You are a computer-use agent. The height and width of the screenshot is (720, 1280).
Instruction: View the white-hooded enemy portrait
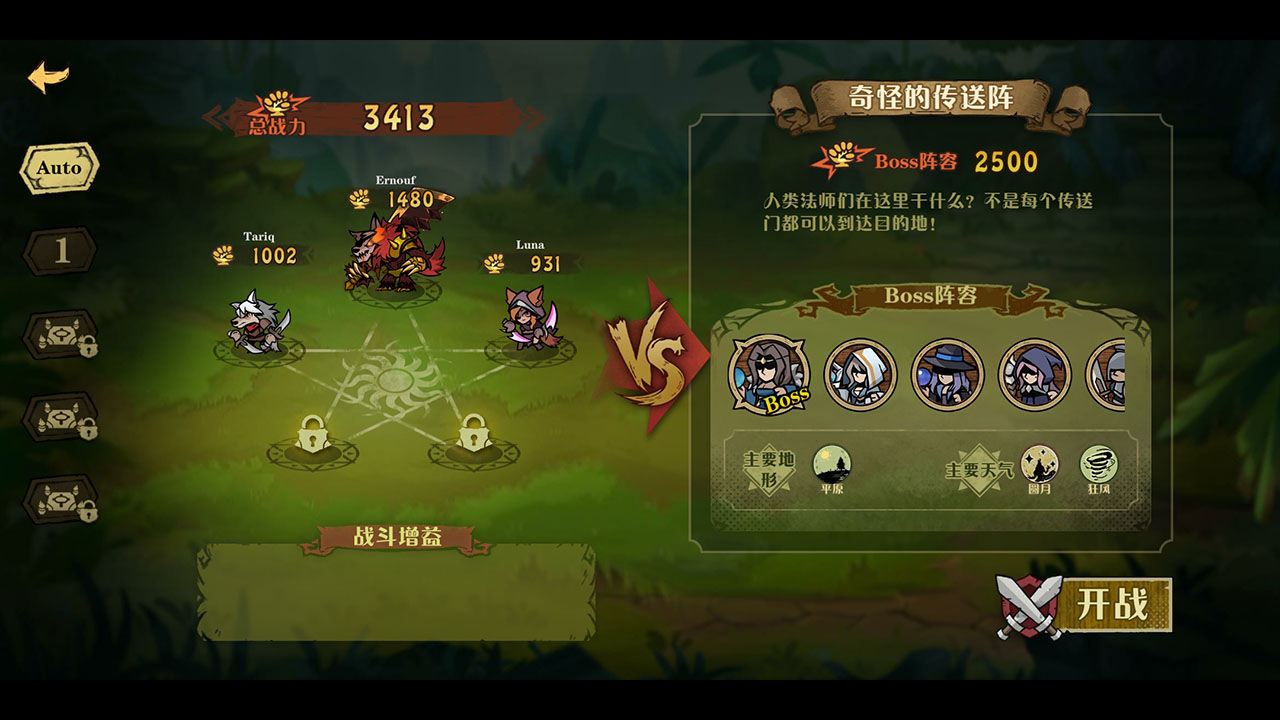(x=860, y=375)
